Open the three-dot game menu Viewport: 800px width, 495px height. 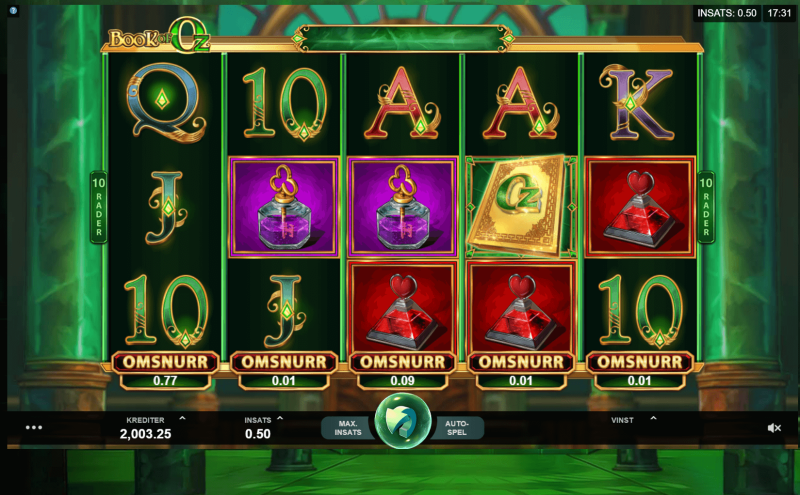point(34,427)
